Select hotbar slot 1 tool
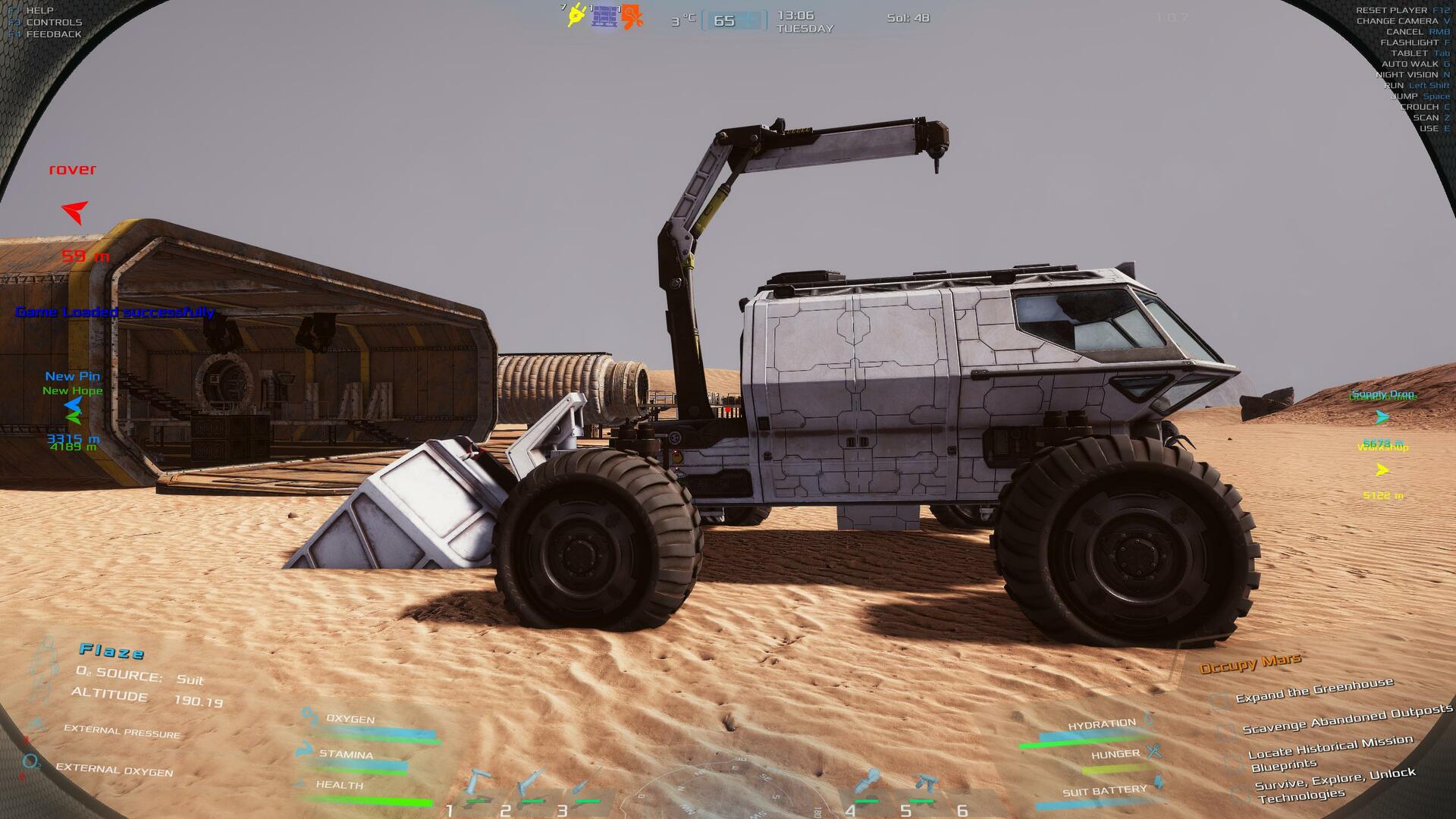Image resolution: width=1456 pixels, height=819 pixels. (x=478, y=786)
